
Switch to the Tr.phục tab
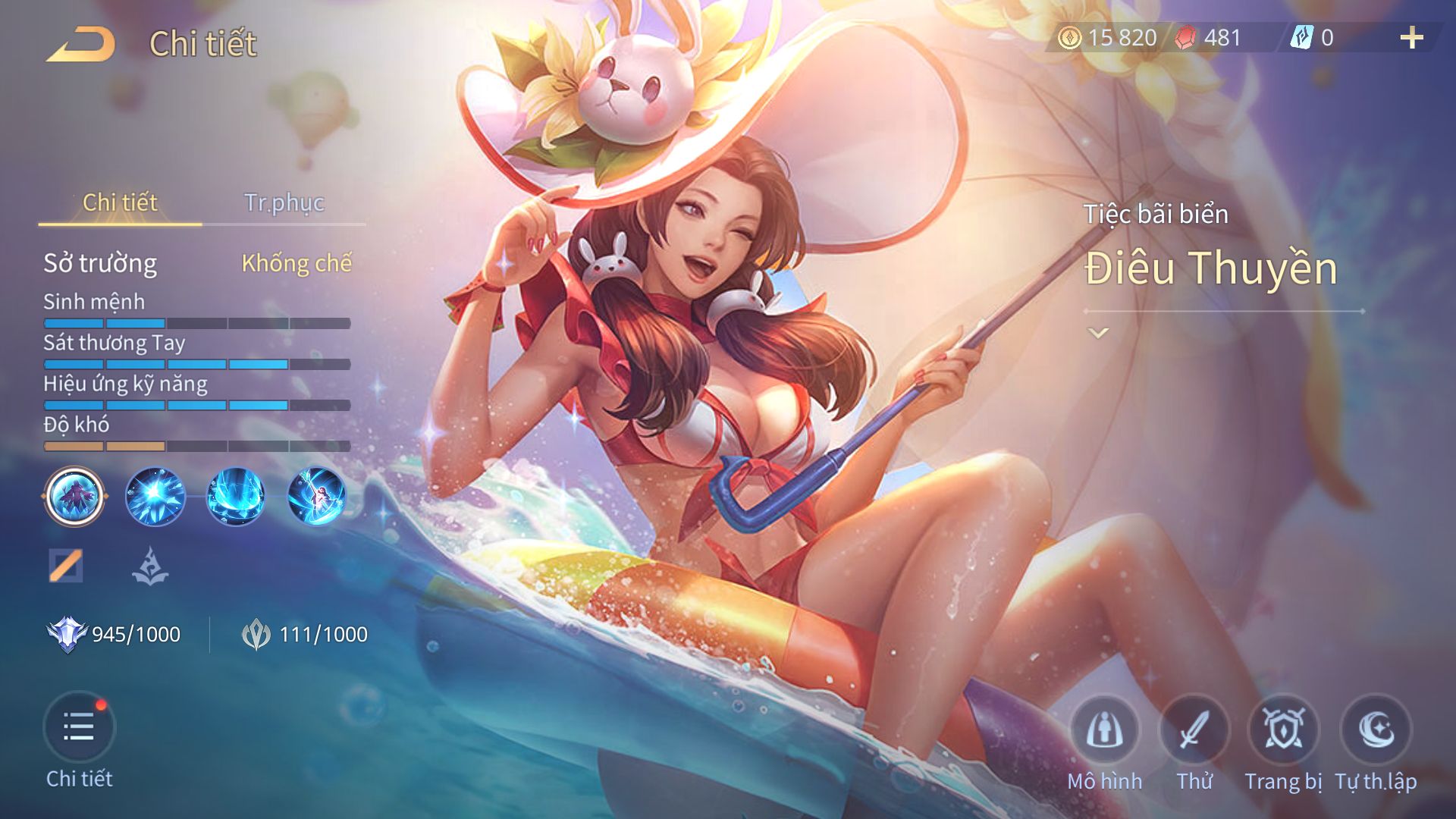coord(284,202)
